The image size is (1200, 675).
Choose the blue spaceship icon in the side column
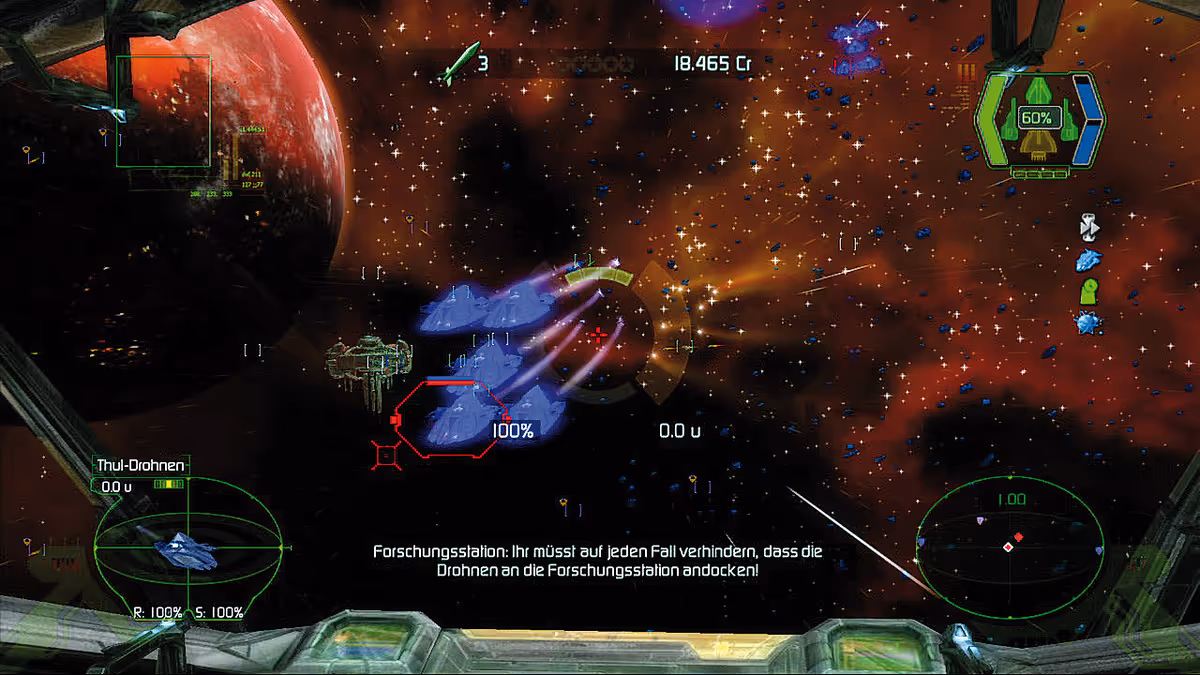[x=1088, y=260]
